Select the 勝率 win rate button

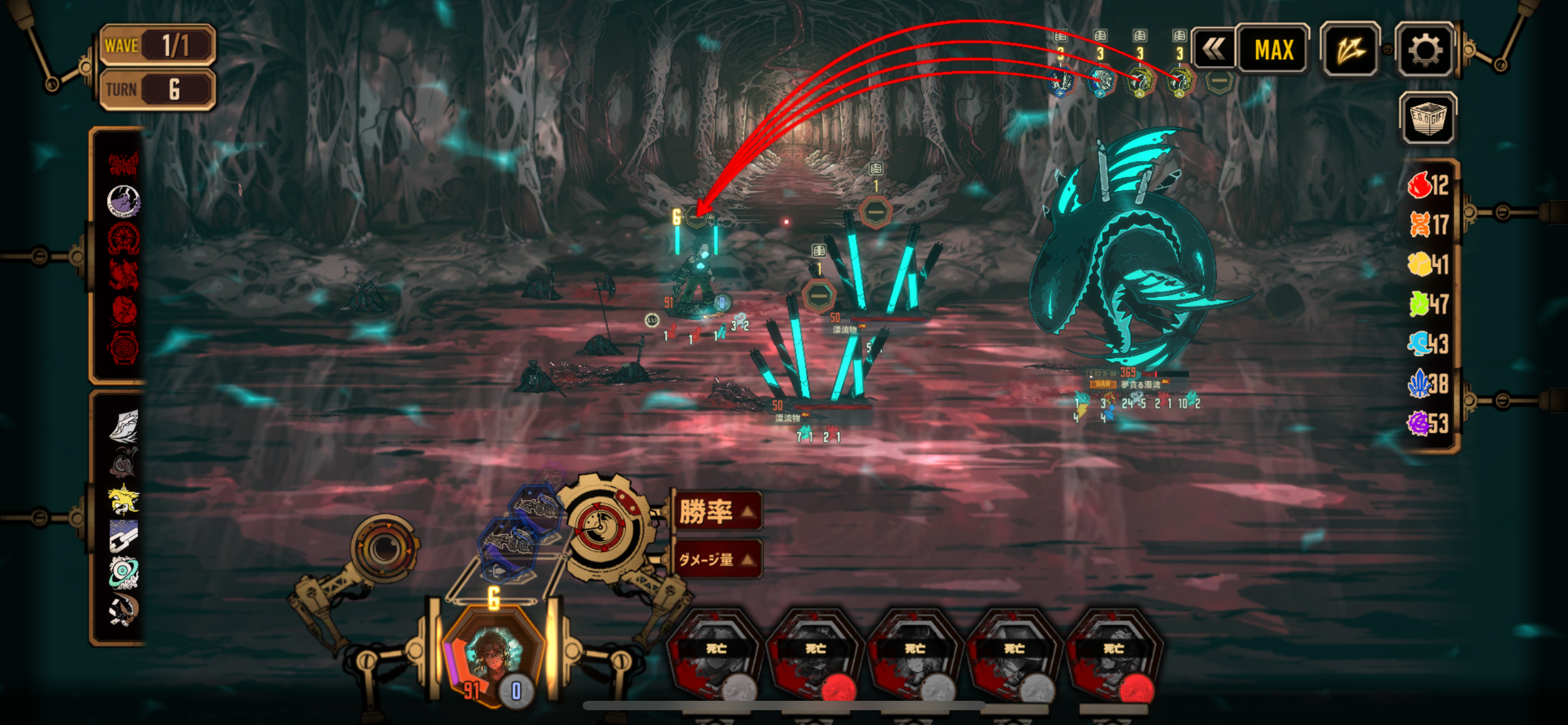716,512
